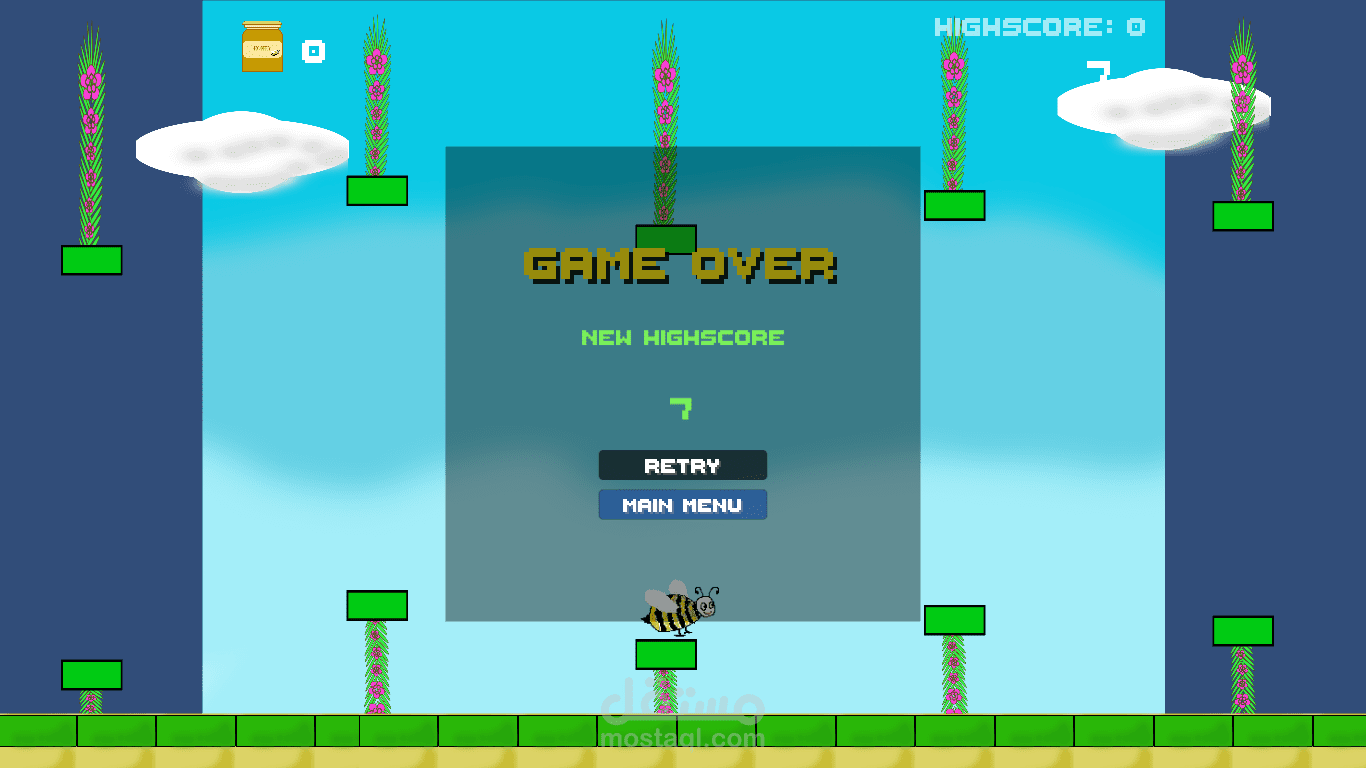This screenshot has width=1366, height=768.
Task: Click the bee character below the panel
Action: point(680,608)
